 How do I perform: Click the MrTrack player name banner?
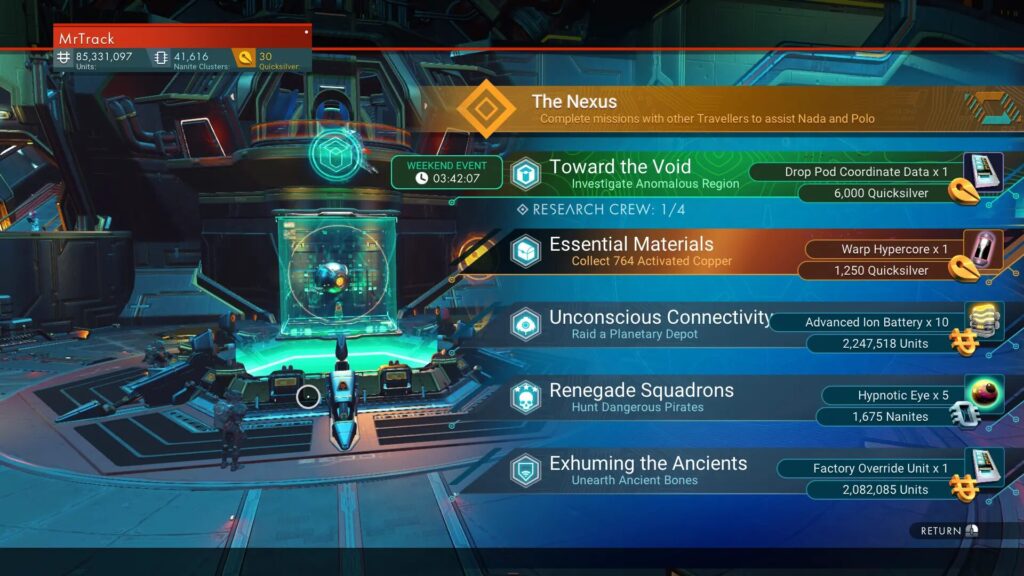[x=182, y=38]
